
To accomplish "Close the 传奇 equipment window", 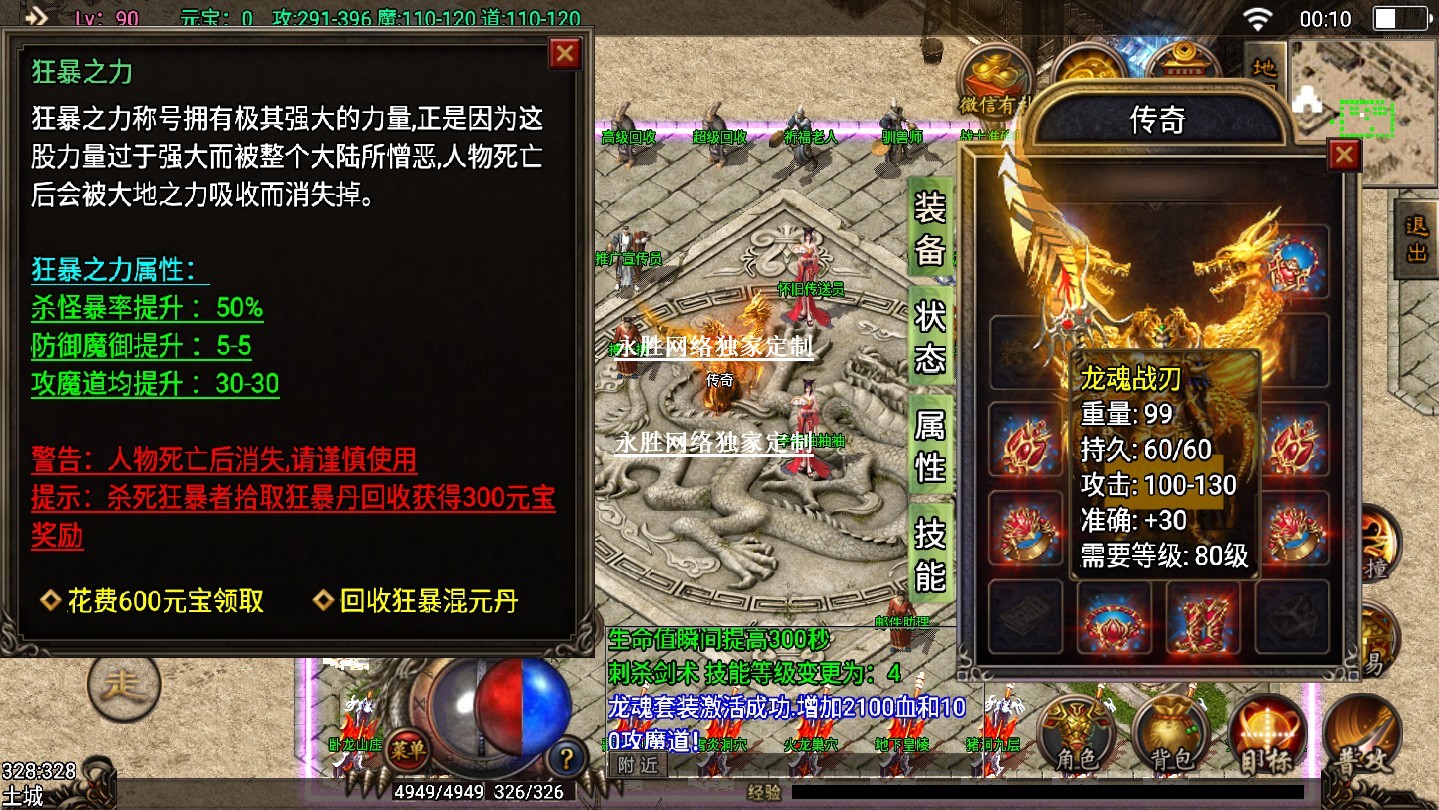I will tap(1344, 154).
